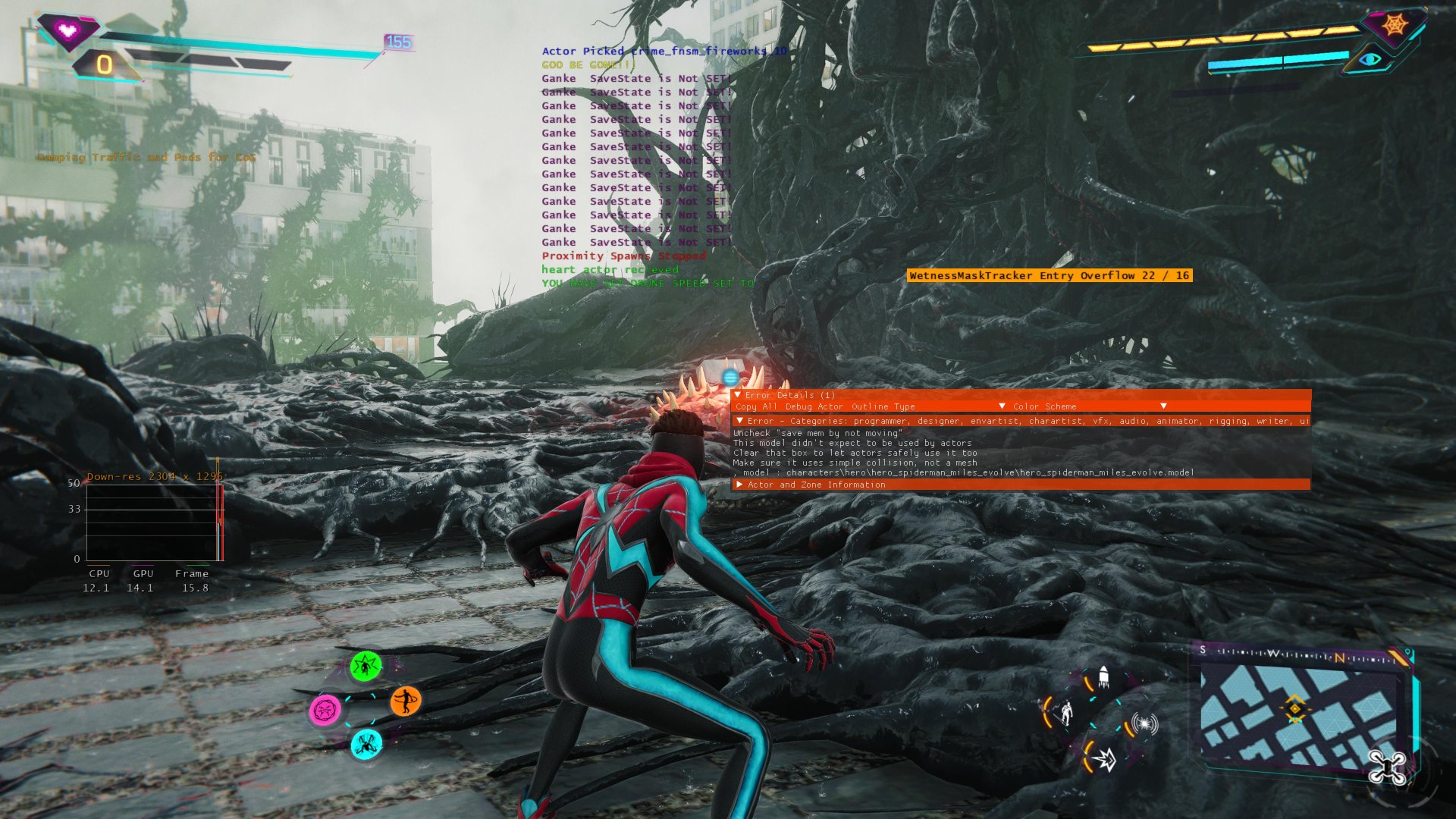Activate the pink spider-mask ability icon
This screenshot has width=1456, height=819.
(x=325, y=711)
